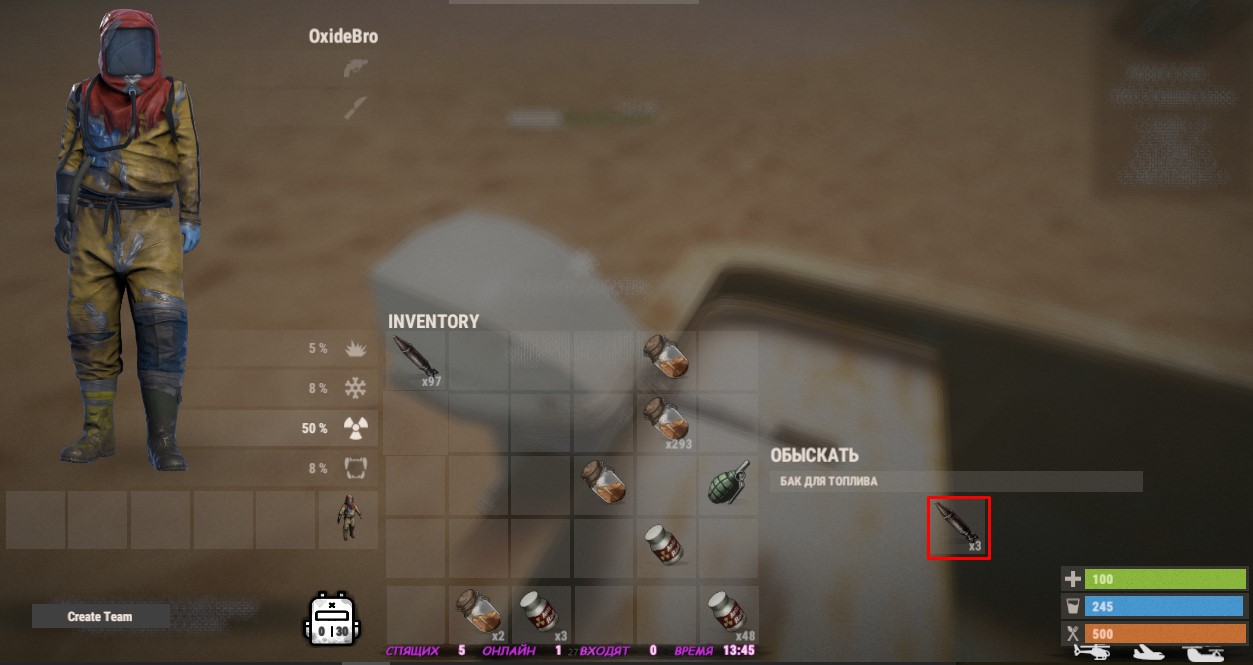
Task: Select the powder jar stack of 2
Action: (x=478, y=612)
